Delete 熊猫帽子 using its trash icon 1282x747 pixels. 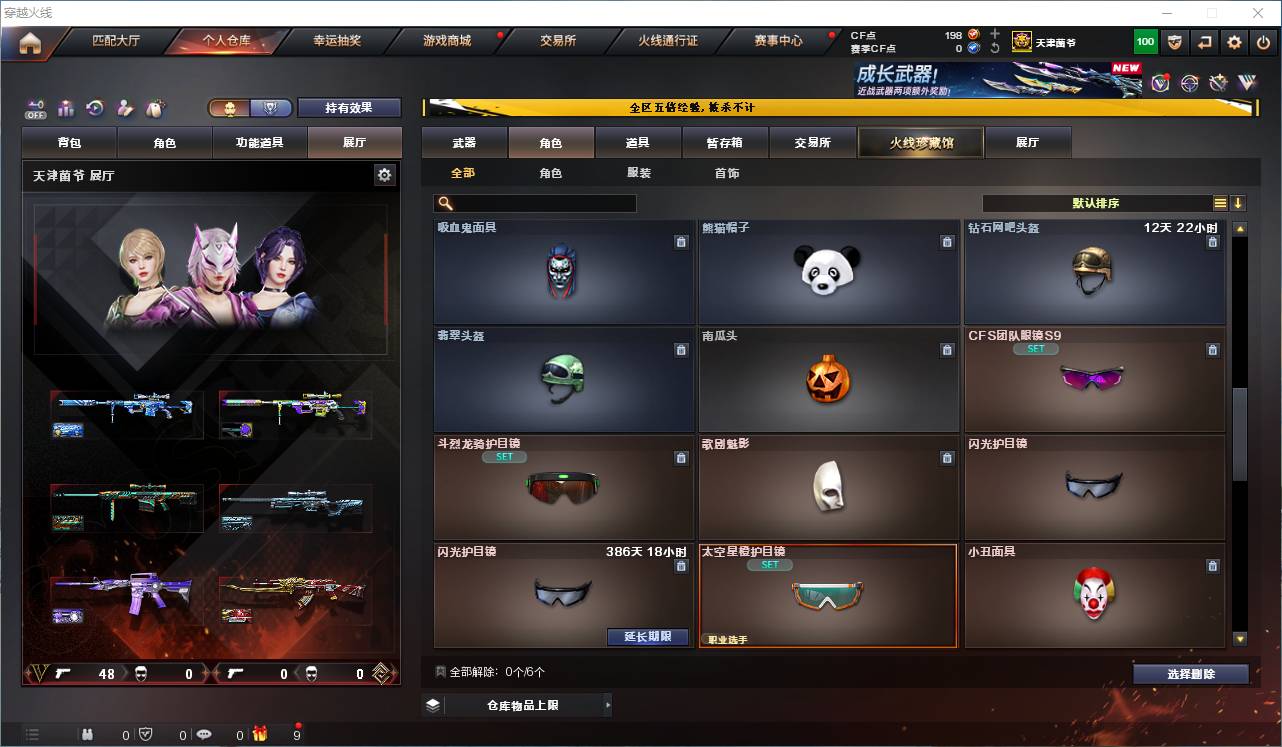click(x=947, y=242)
